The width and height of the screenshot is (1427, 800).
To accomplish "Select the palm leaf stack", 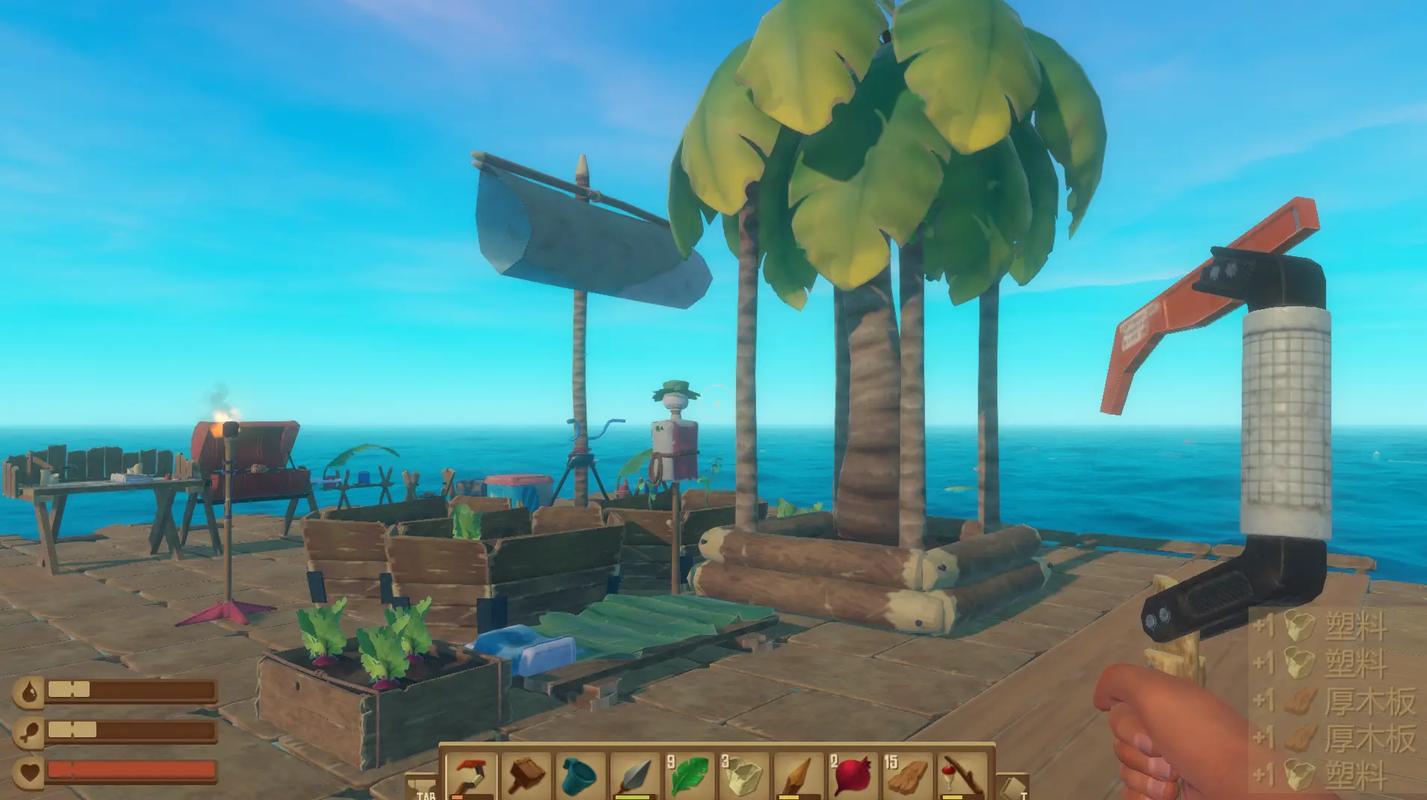I will (688, 775).
